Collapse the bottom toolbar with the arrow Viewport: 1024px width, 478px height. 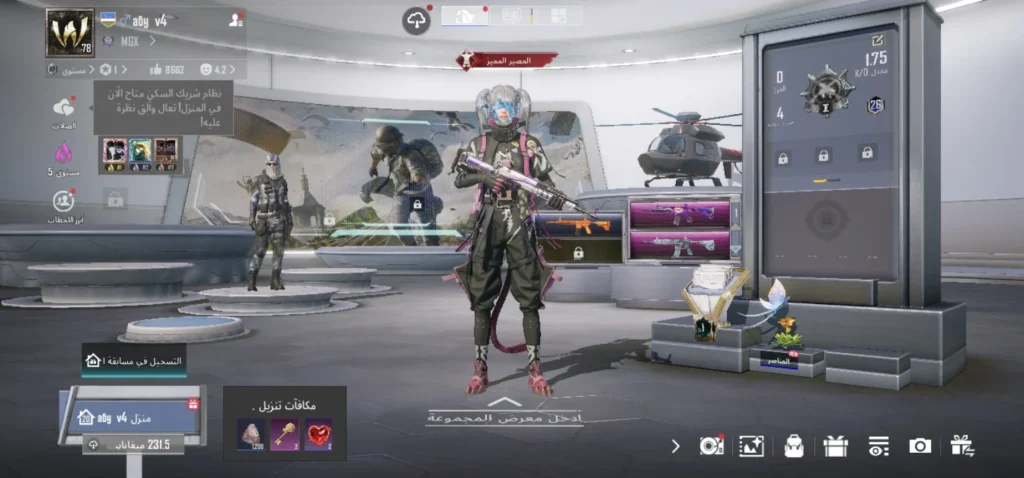point(675,446)
